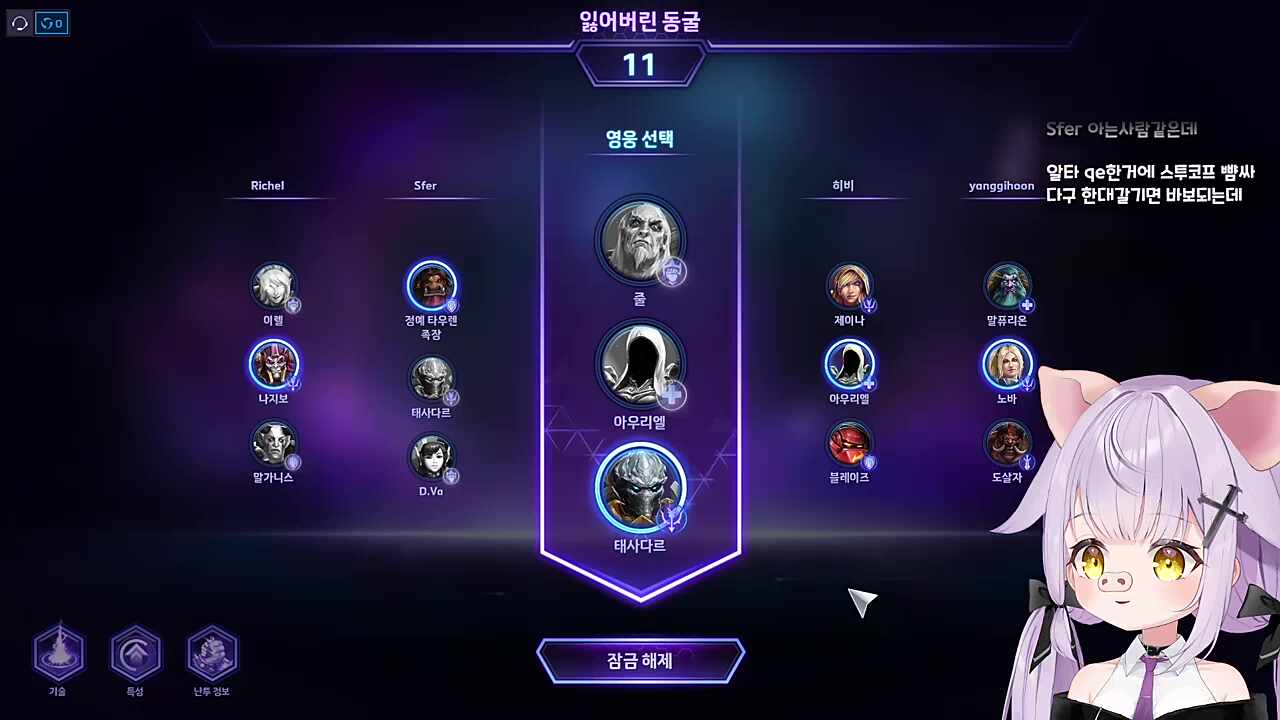This screenshot has width=1280, height=720.
Task: Click the Butcher (도살자) hero portrait
Action: (x=1007, y=446)
